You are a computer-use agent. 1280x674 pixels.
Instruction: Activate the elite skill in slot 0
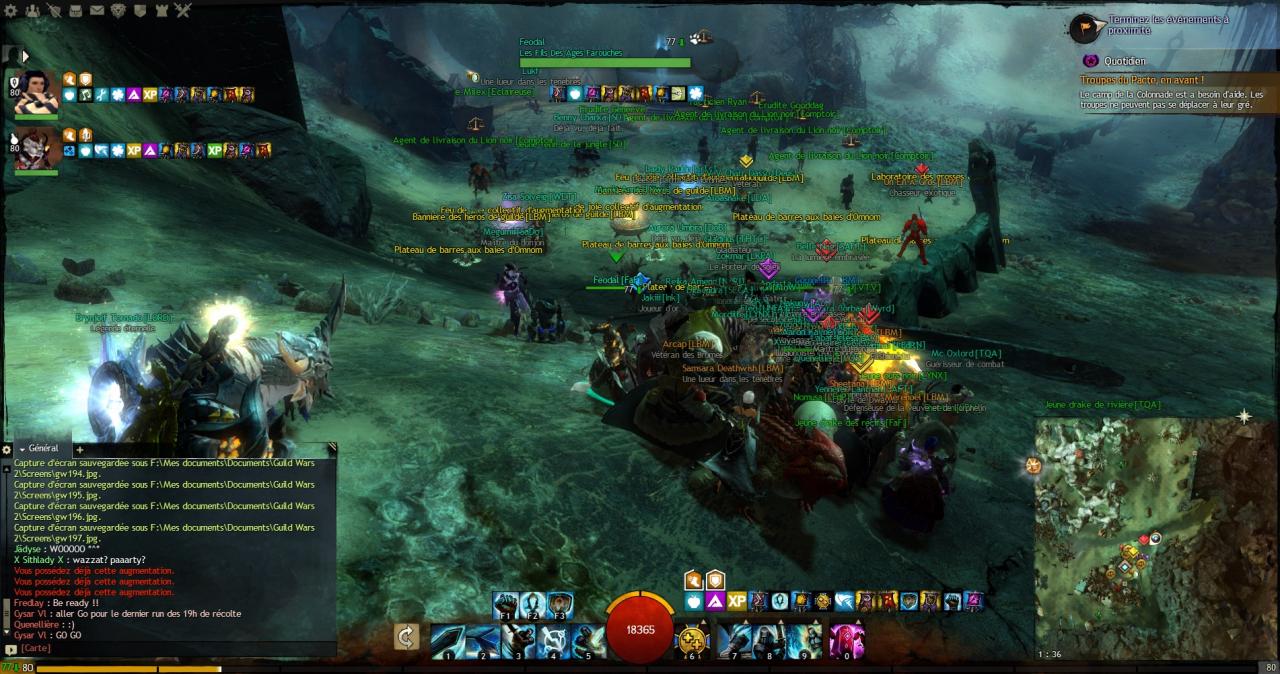[846, 641]
